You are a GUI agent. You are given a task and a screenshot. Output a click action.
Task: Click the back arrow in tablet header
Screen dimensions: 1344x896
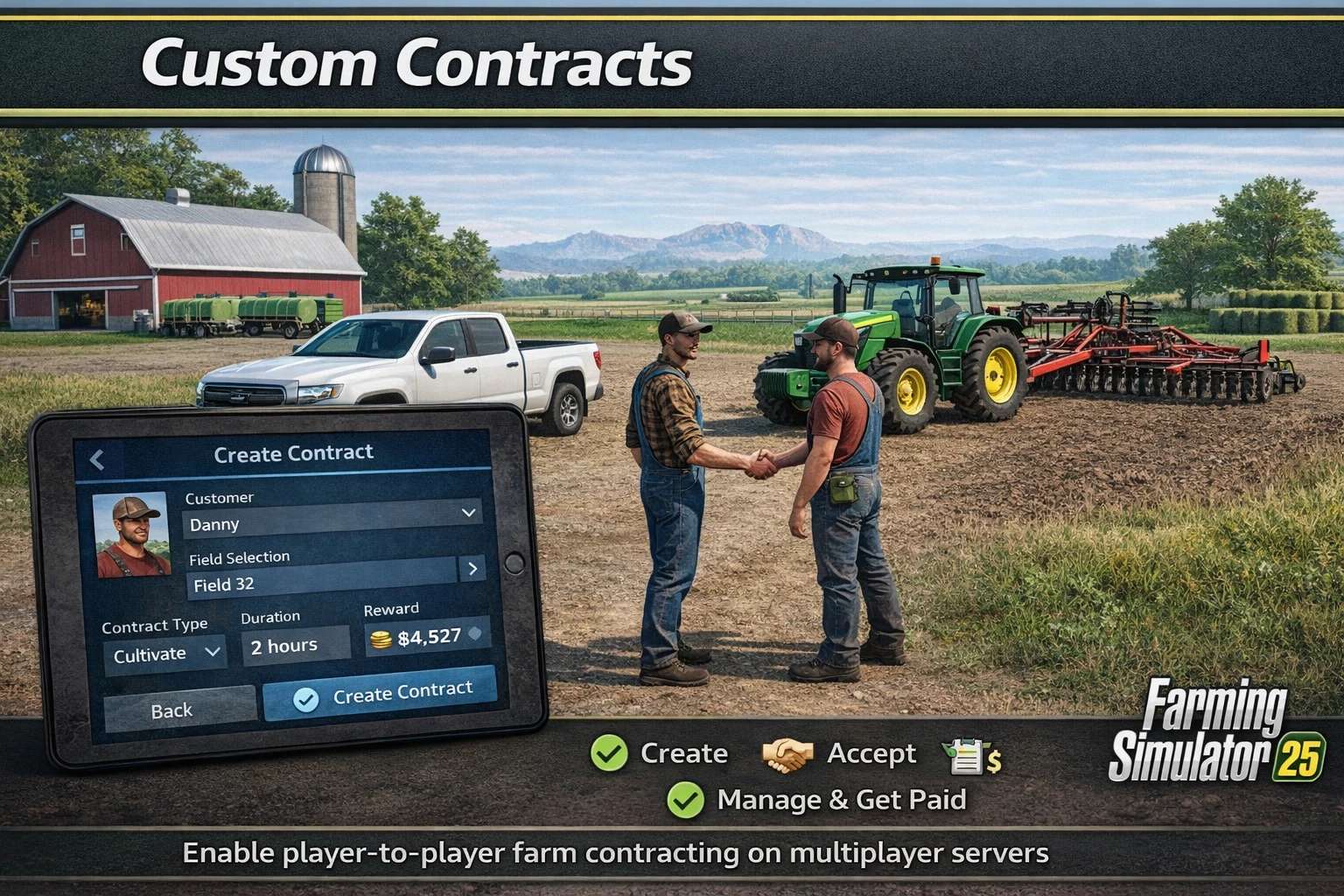[97, 458]
